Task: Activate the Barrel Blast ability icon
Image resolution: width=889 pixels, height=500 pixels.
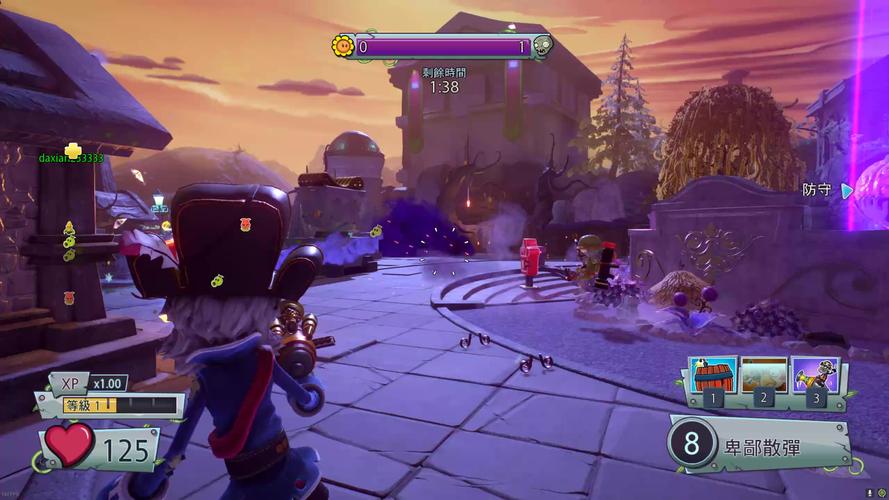Action: [x=713, y=376]
